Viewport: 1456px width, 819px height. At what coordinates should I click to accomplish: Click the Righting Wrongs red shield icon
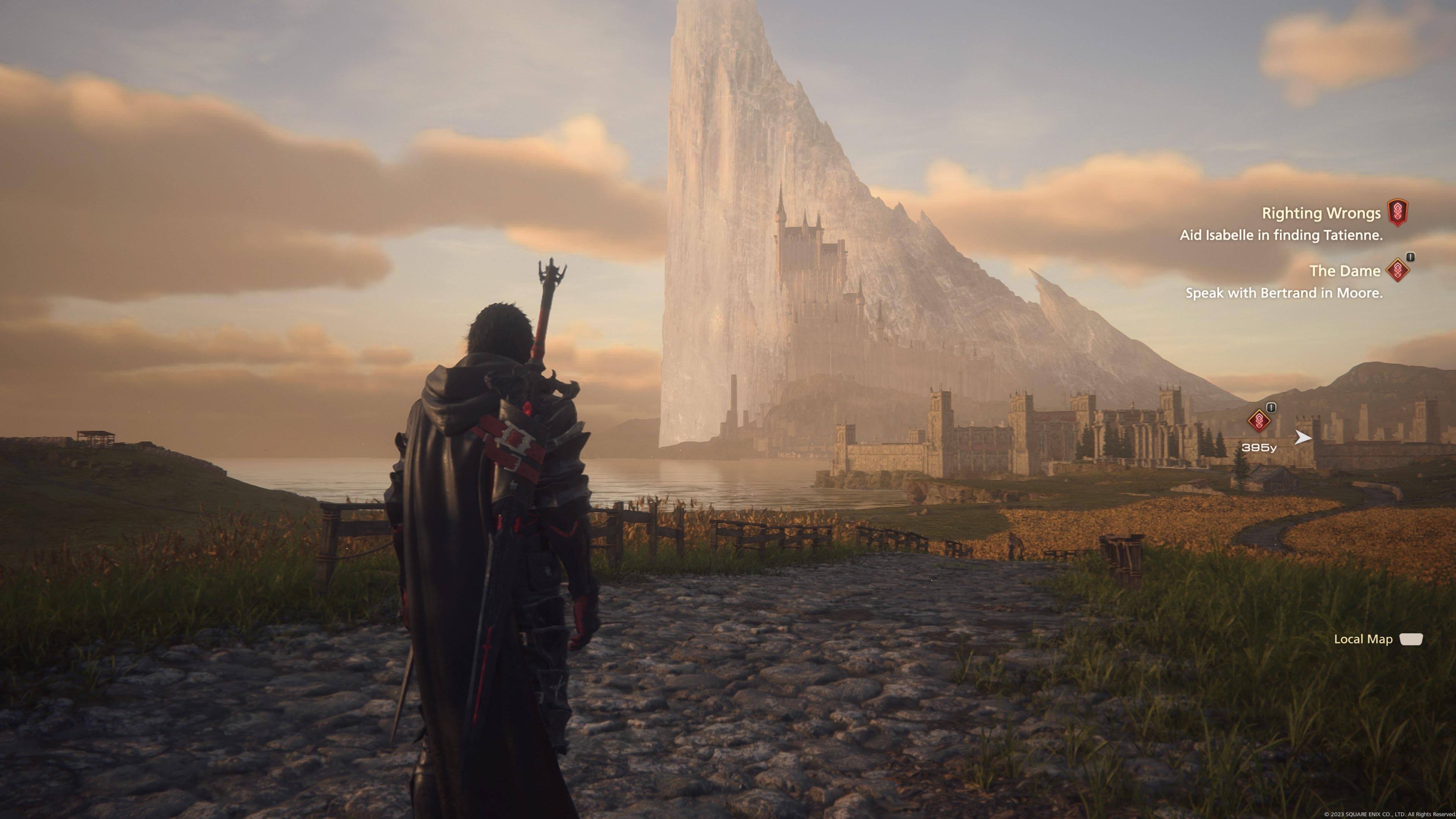click(x=1398, y=212)
